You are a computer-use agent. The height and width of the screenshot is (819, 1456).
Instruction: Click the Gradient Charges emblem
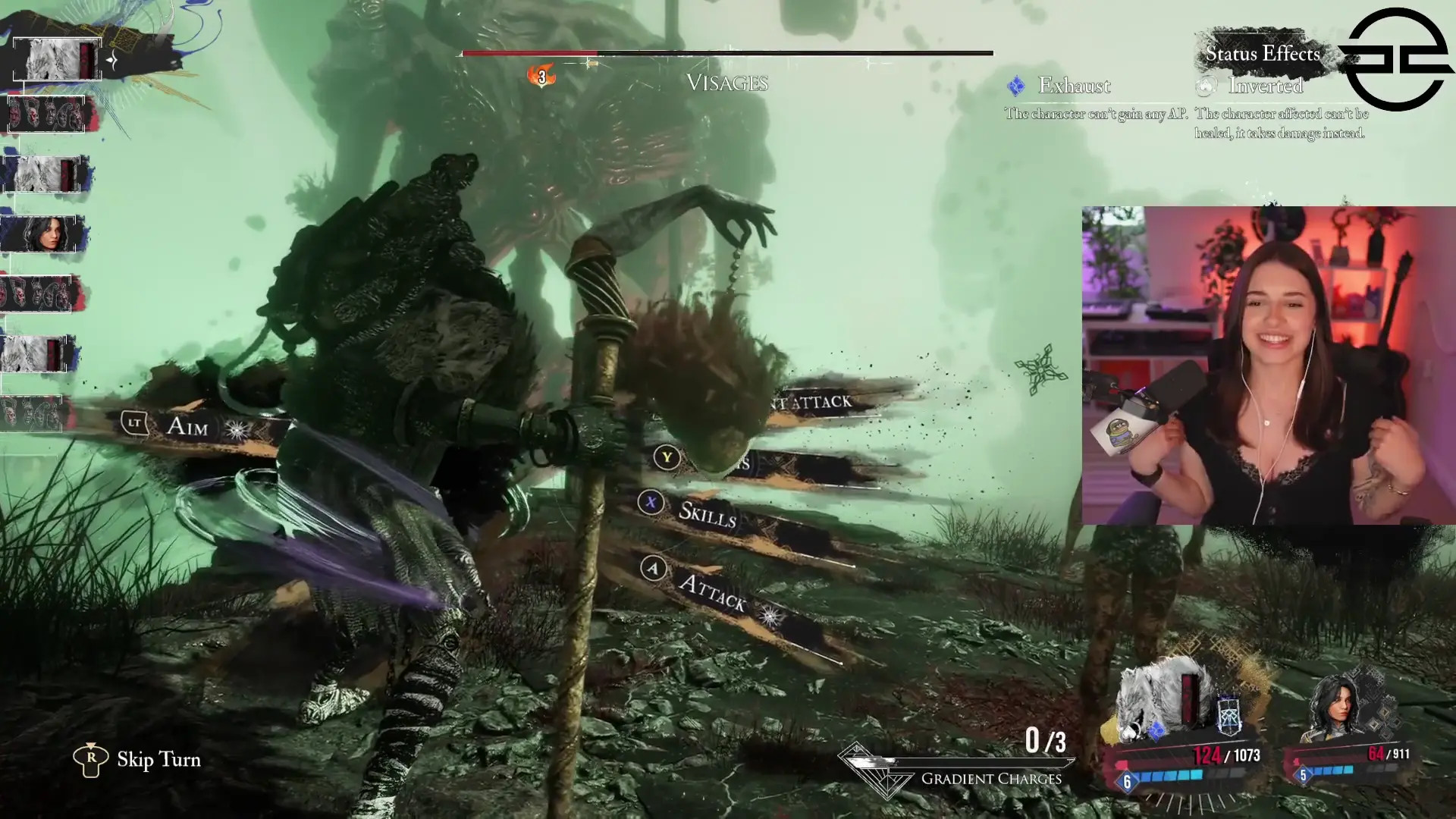[880, 772]
